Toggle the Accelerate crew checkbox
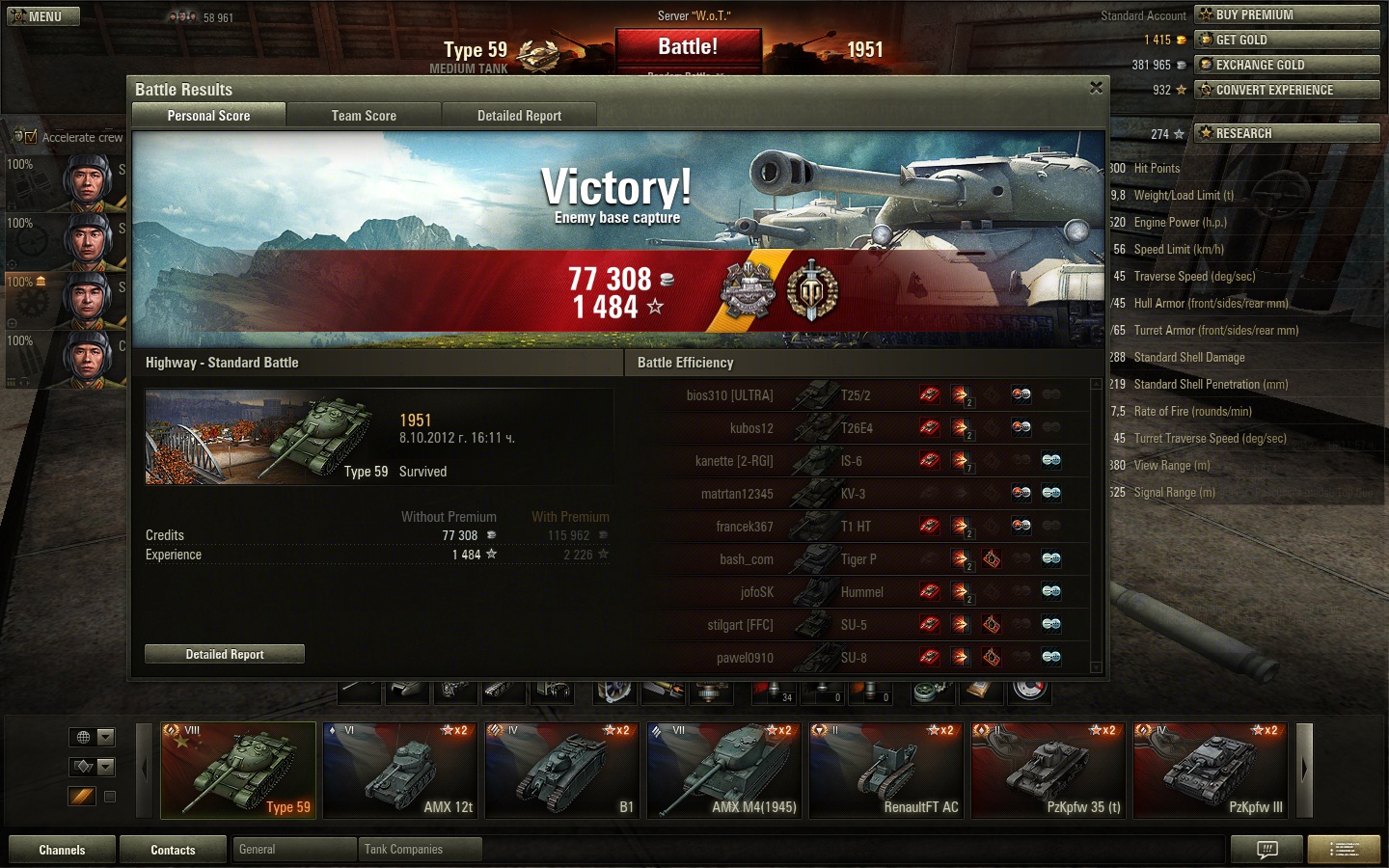This screenshot has width=1389, height=868. pyautogui.click(x=31, y=137)
